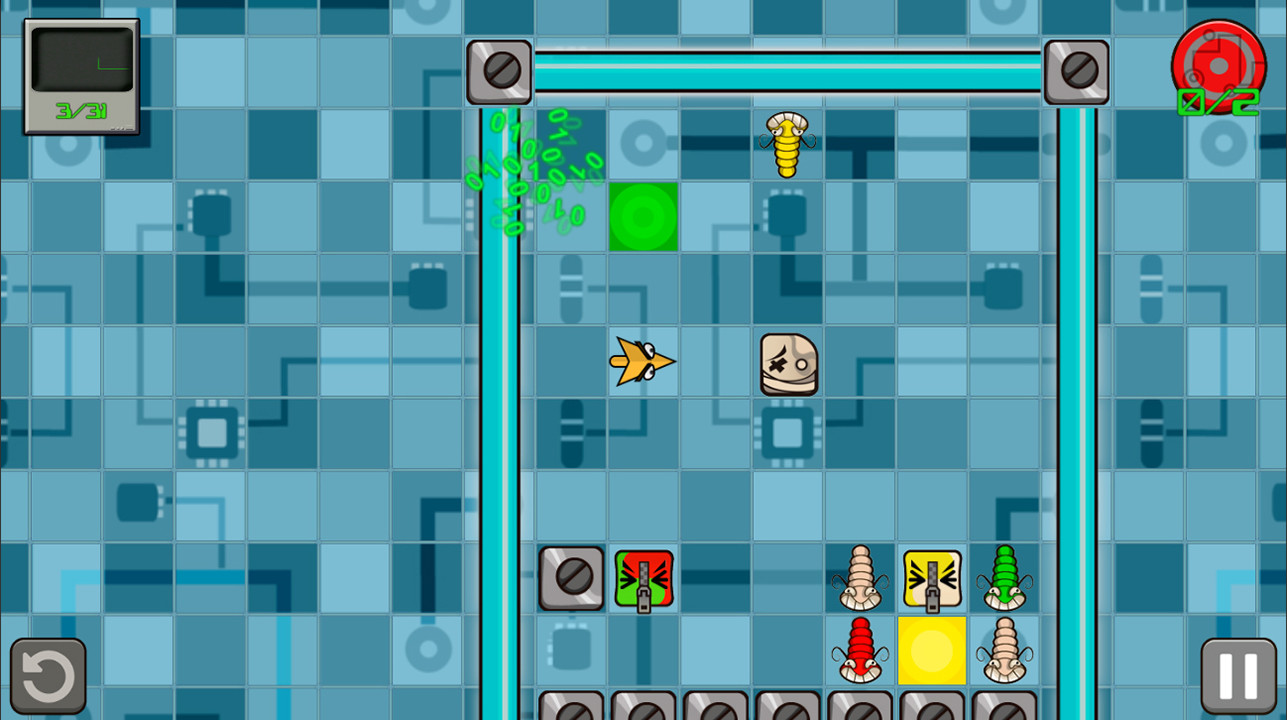Viewport: 1287px width, 720px height.
Task: Click the screw block beside the zipper tile
Action: tap(571, 578)
